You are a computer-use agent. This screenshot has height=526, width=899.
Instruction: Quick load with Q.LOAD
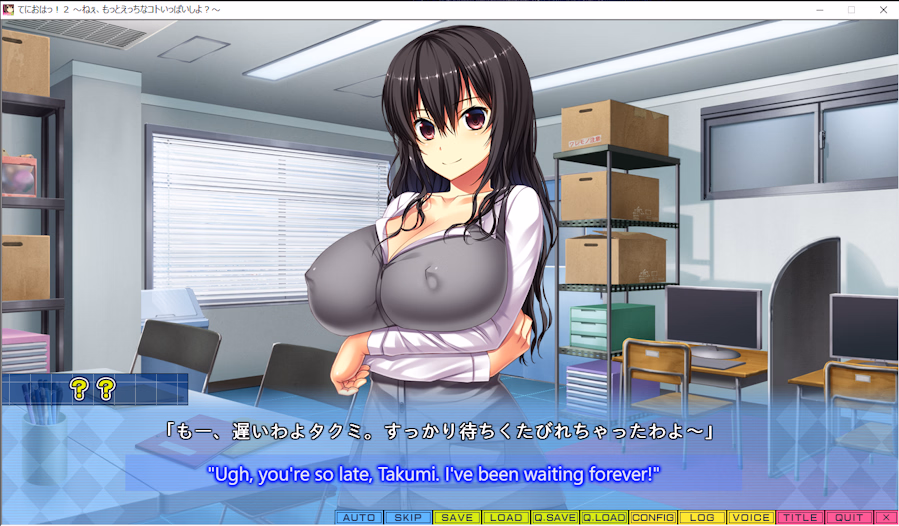coord(604,518)
